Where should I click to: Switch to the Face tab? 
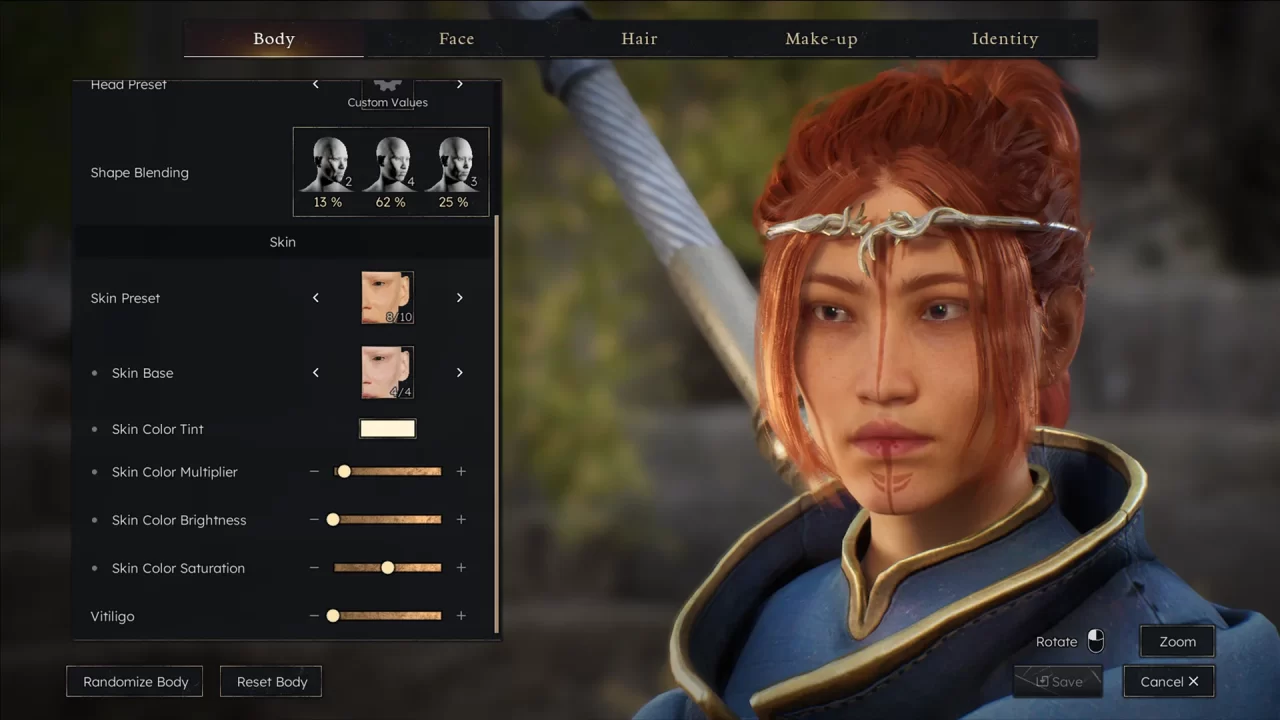[456, 38]
